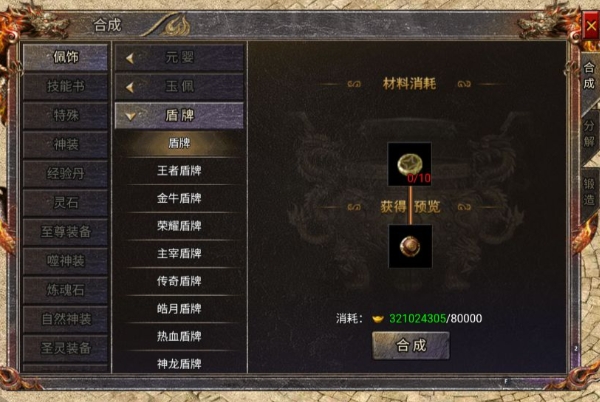
Task: Show the 炼魂石 category
Action: tap(66, 290)
